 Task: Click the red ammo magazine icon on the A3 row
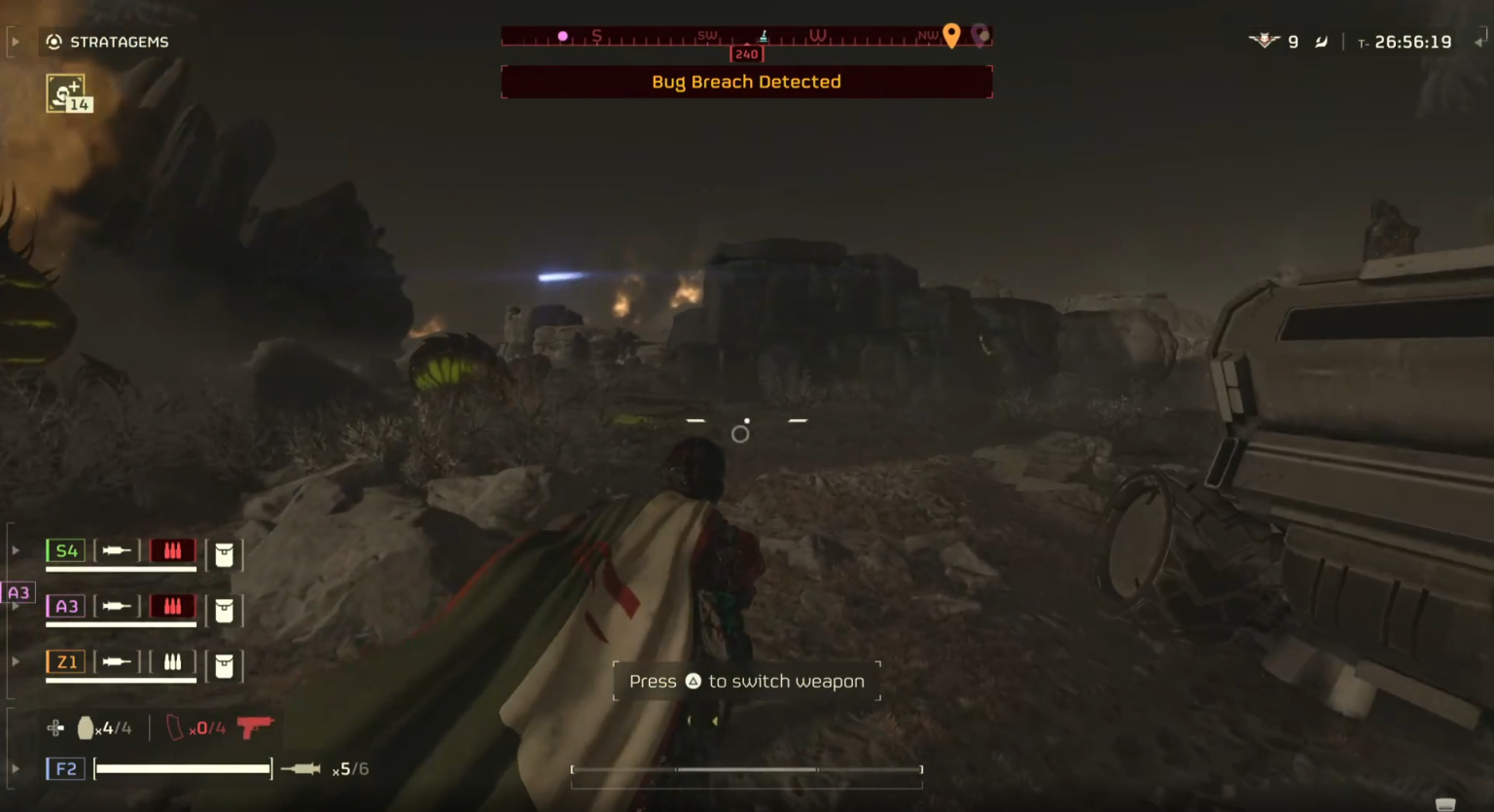click(173, 606)
